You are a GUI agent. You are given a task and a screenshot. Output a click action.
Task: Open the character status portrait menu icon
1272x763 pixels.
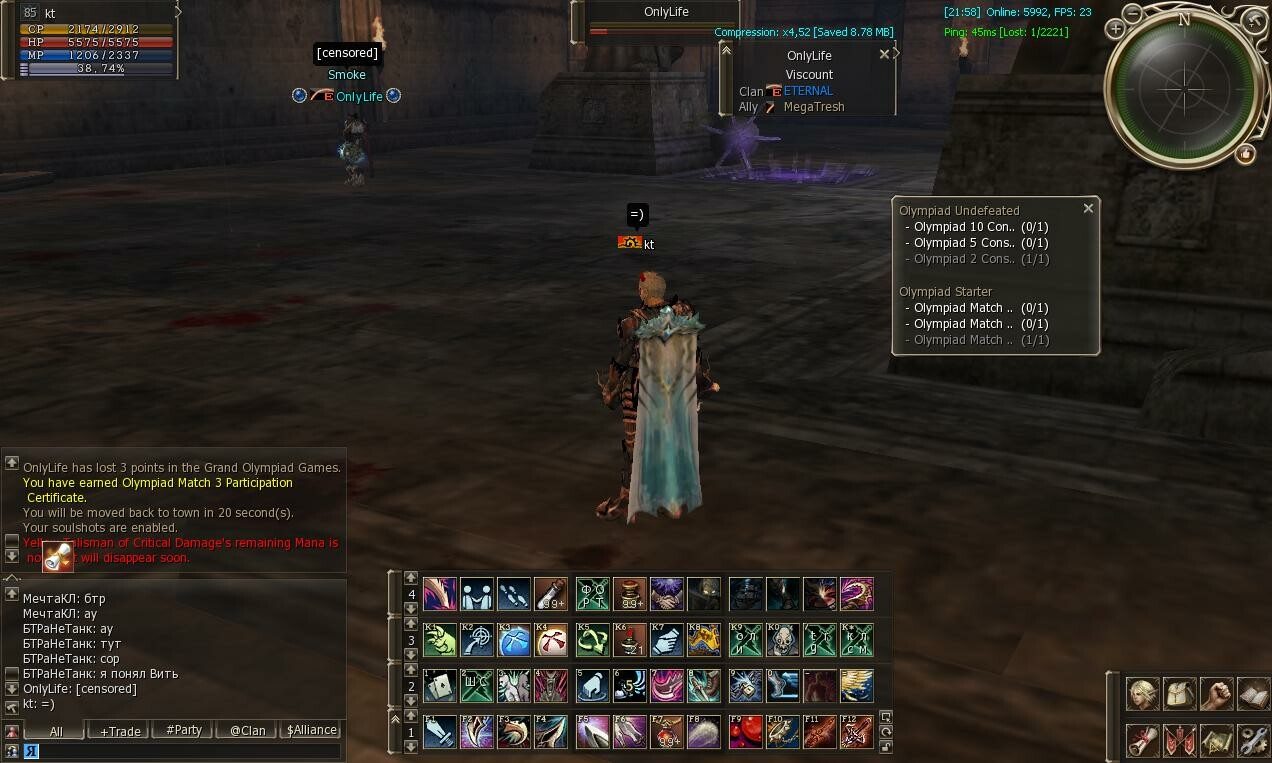(1143, 693)
